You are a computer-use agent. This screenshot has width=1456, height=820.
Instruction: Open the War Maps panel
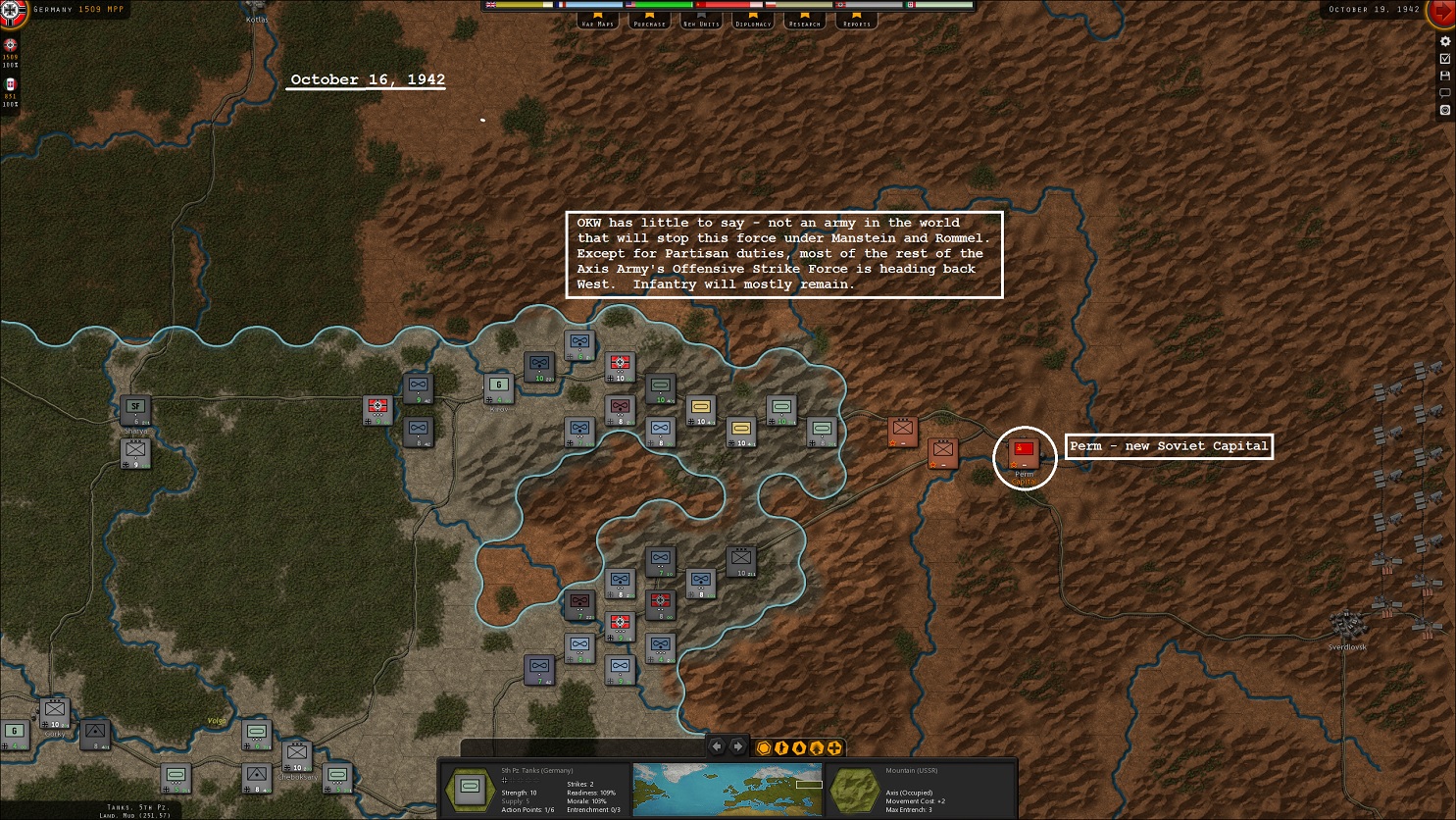coord(598,20)
